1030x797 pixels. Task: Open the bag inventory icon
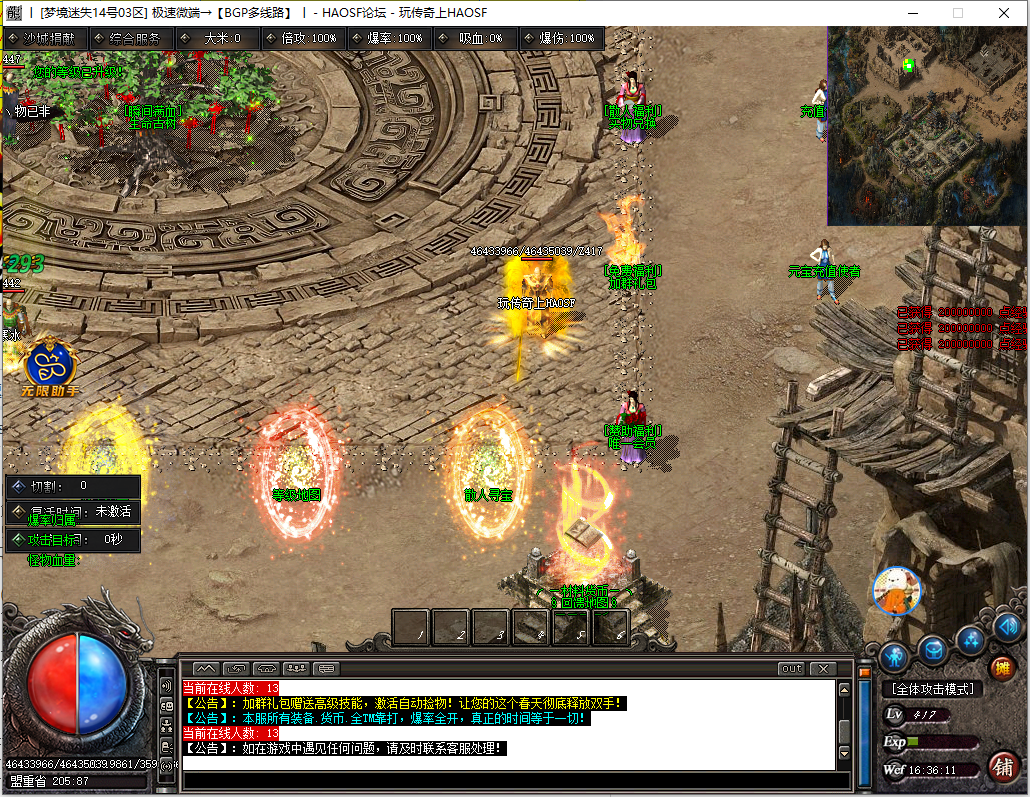[932, 651]
